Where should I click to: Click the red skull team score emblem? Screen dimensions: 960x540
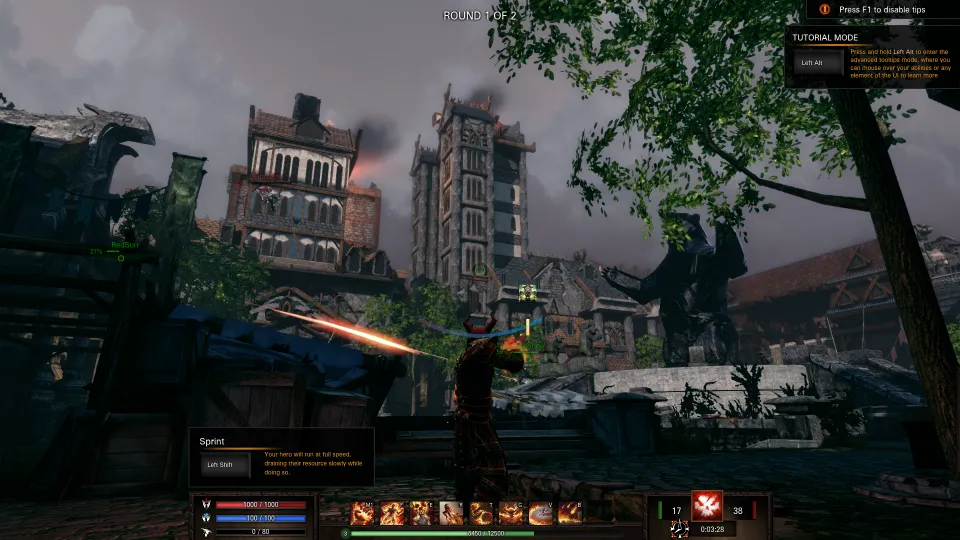coord(707,506)
